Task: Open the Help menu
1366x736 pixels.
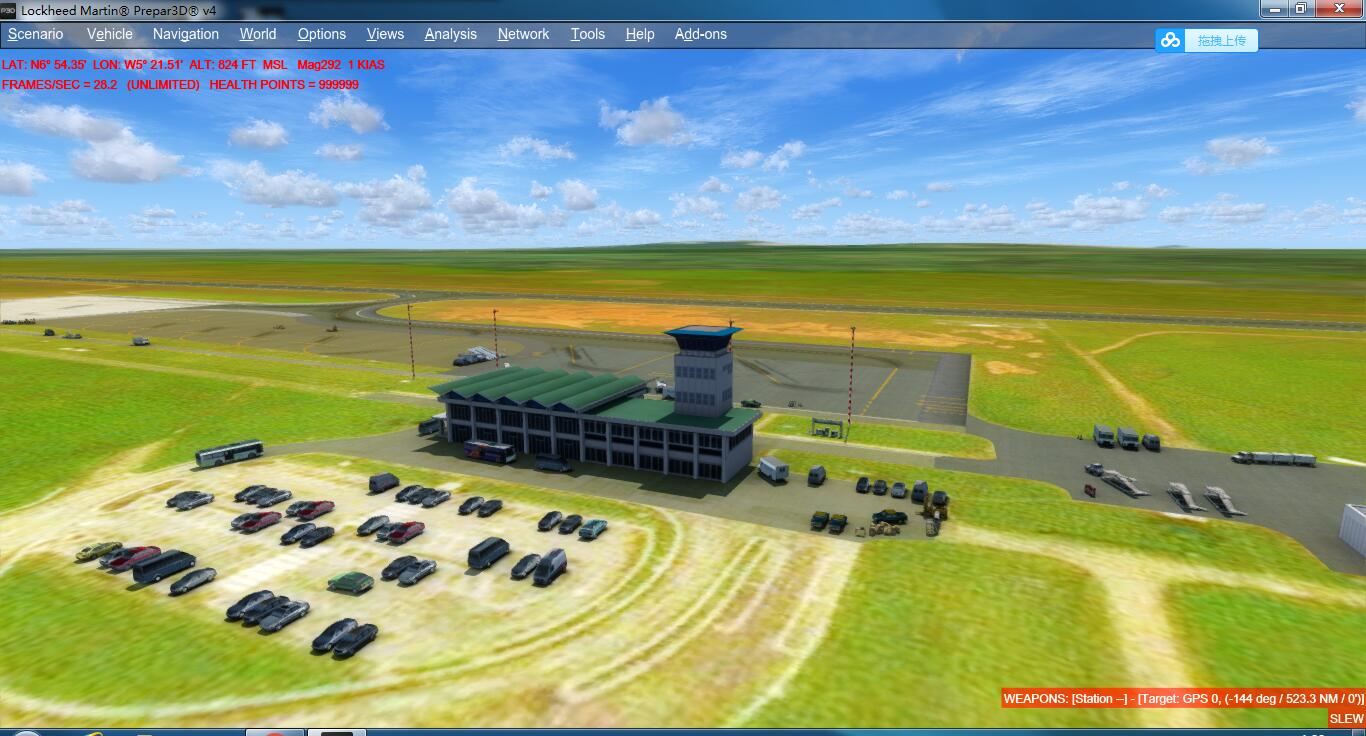Action: [x=639, y=33]
